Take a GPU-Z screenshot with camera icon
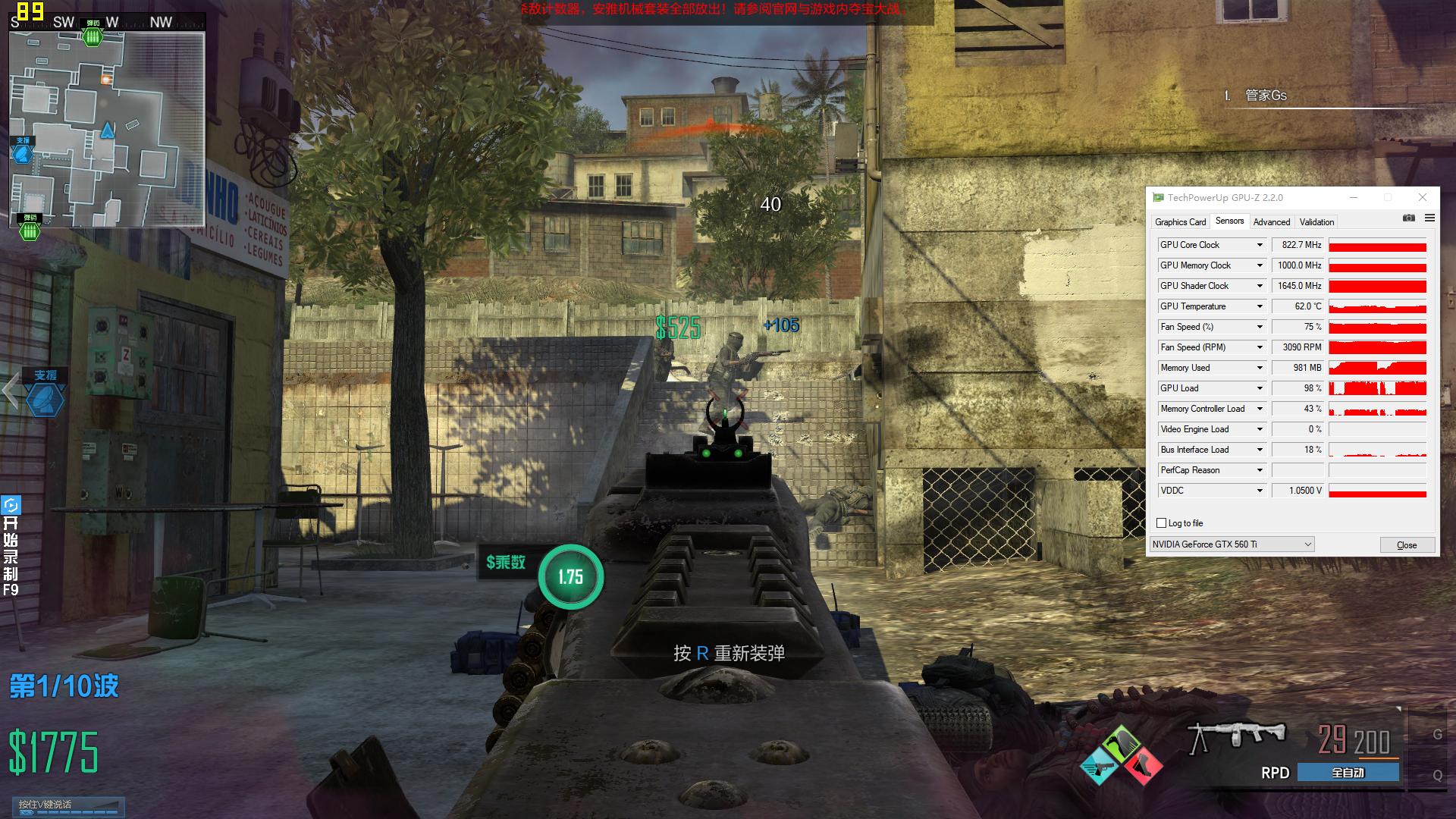1456x819 pixels. [x=1409, y=218]
